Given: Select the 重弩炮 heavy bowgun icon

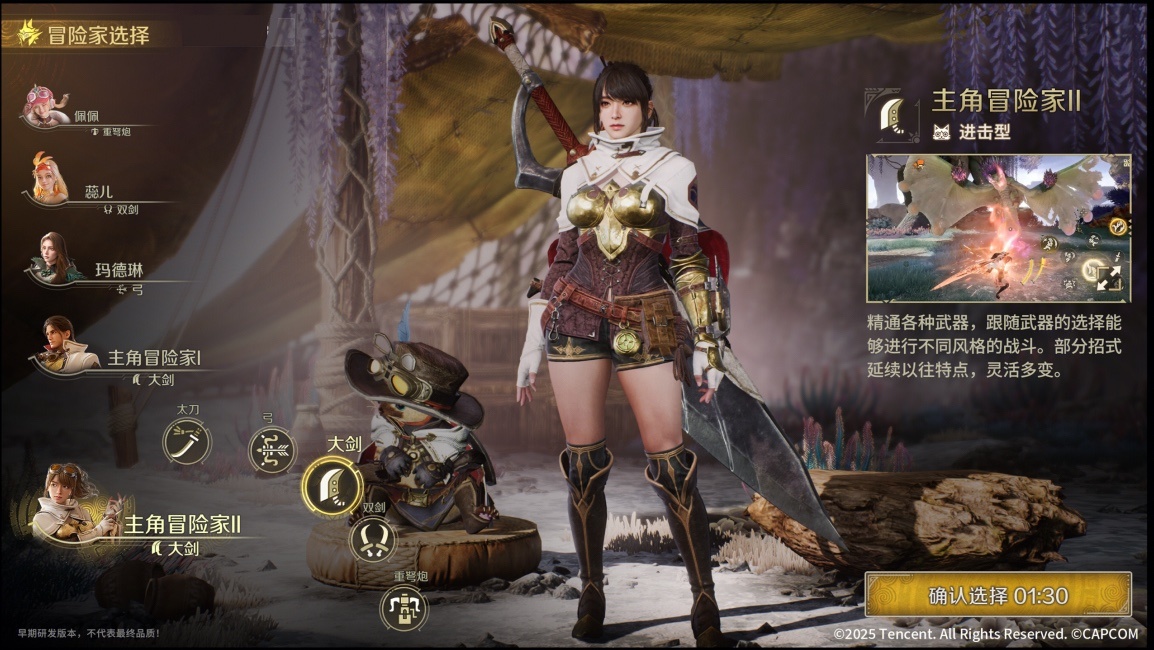Looking at the screenshot, I should tap(404, 607).
